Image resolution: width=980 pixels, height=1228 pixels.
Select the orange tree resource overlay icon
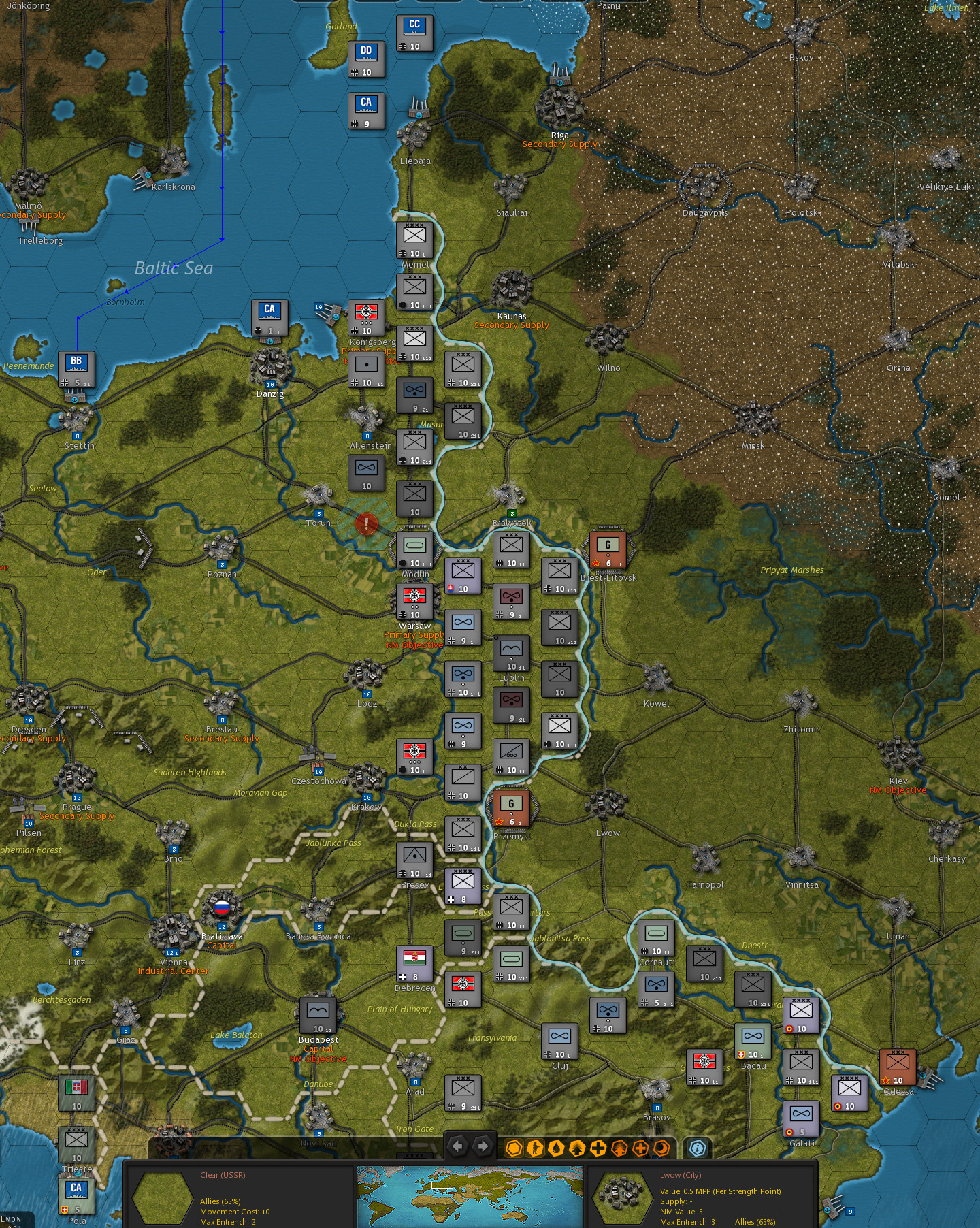click(x=619, y=1148)
